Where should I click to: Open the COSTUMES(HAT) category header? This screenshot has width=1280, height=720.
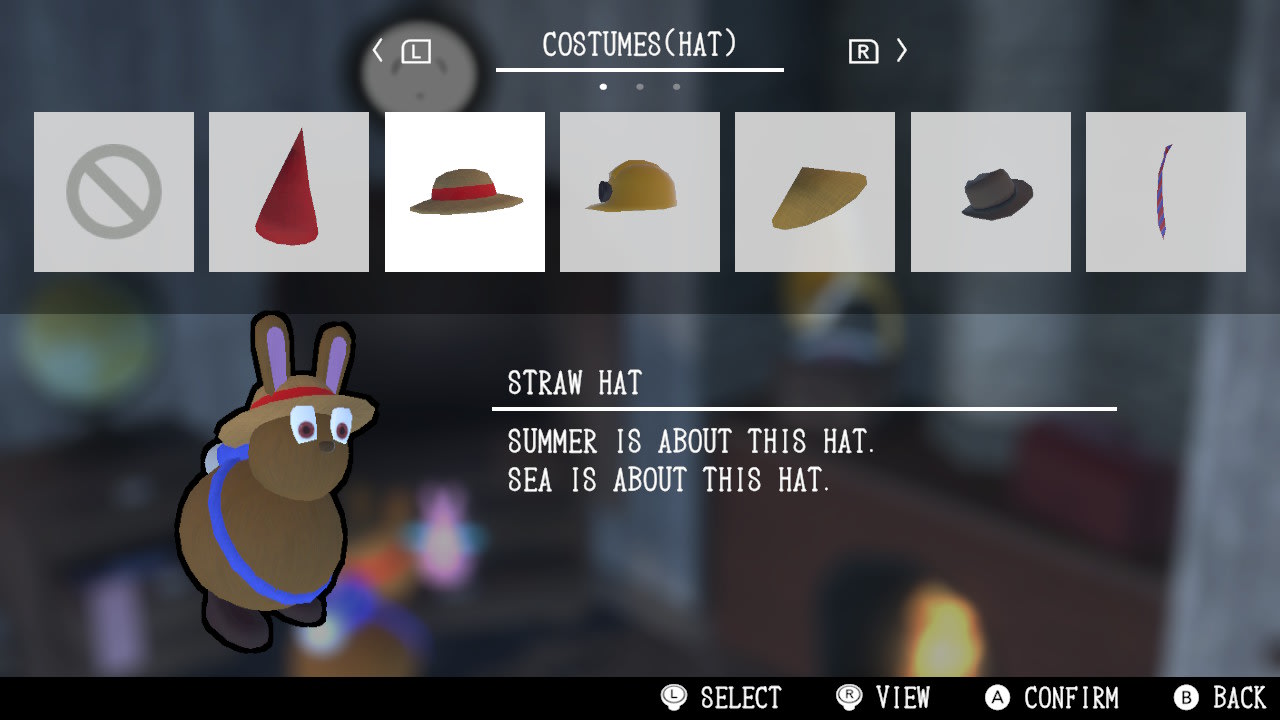640,43
